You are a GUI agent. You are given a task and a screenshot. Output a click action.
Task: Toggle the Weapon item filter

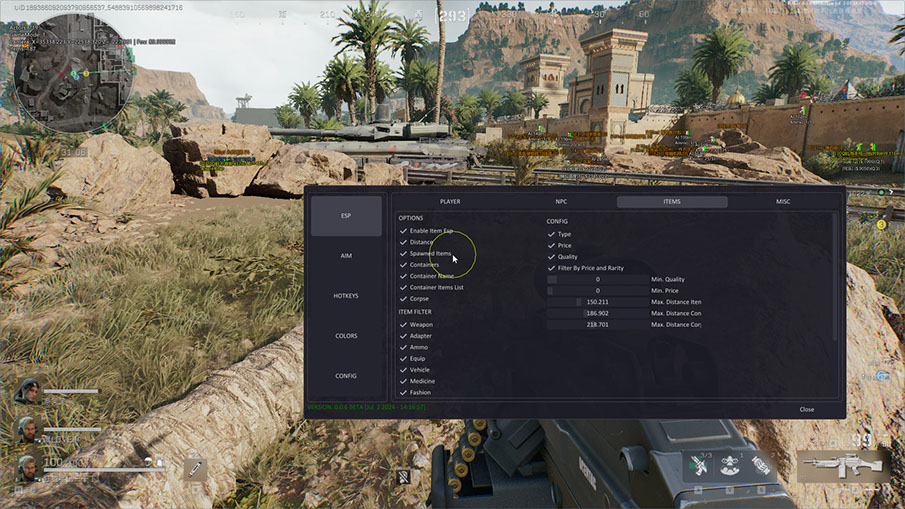pyautogui.click(x=404, y=325)
